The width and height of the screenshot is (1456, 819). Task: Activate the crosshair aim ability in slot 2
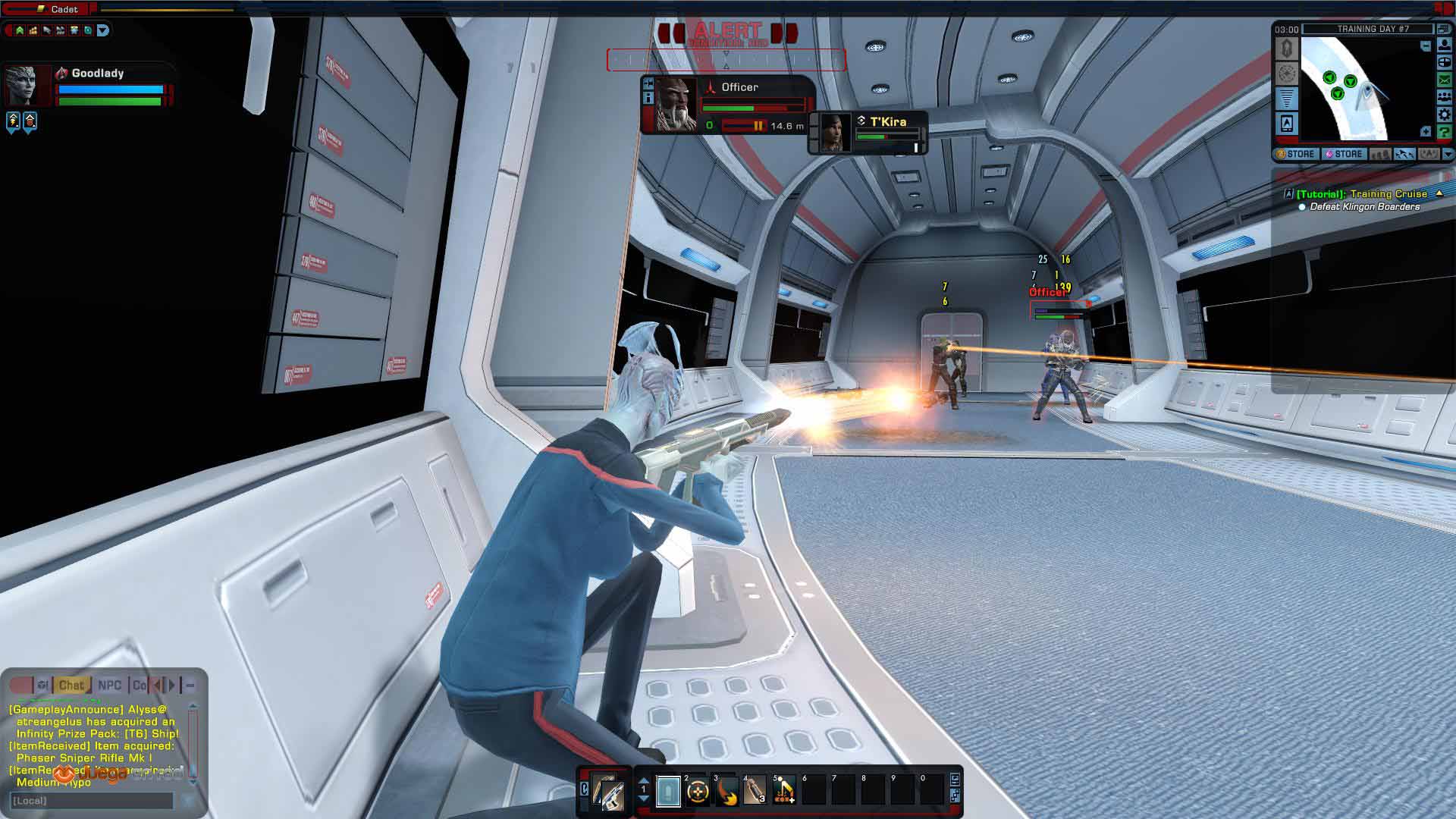(x=697, y=792)
